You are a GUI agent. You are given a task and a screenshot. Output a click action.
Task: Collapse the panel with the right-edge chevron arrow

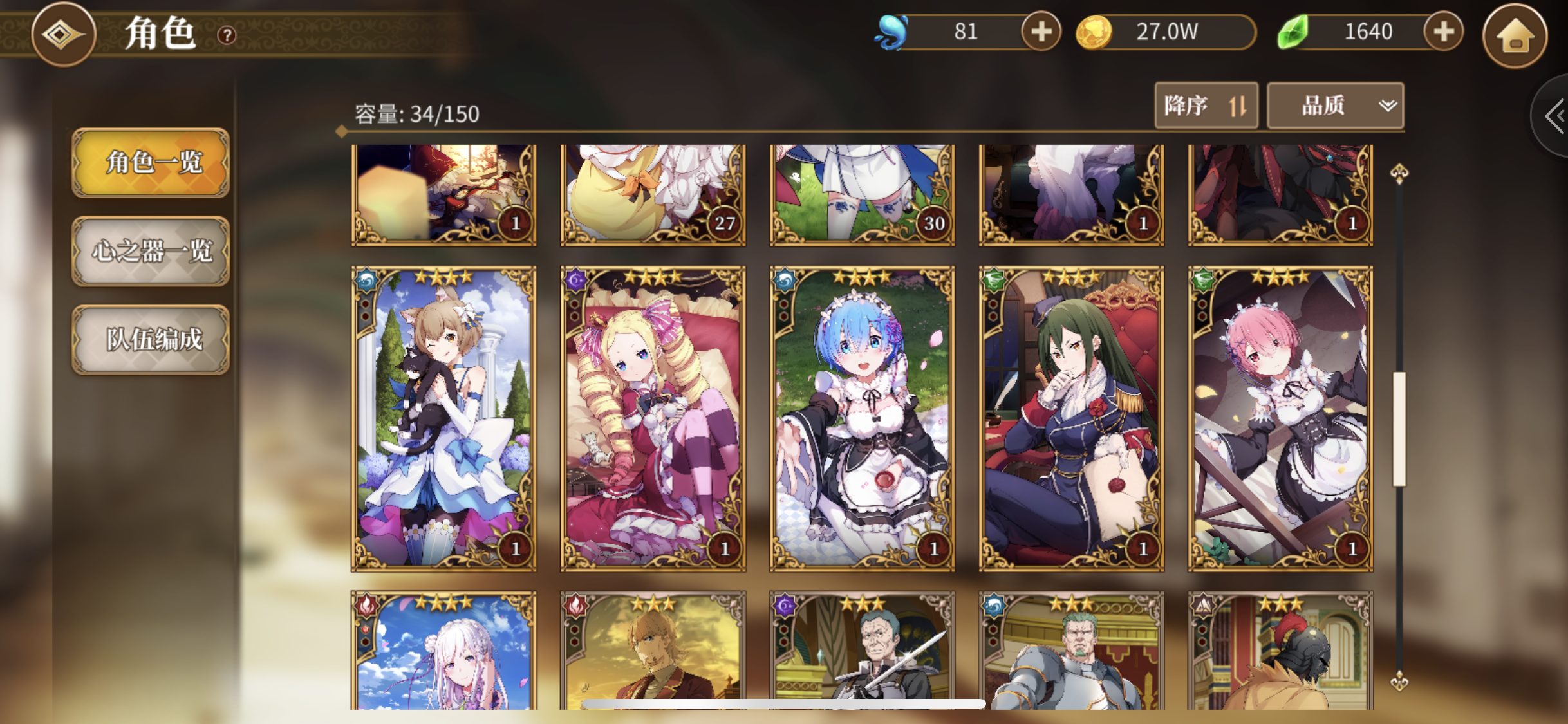[x=1554, y=116]
